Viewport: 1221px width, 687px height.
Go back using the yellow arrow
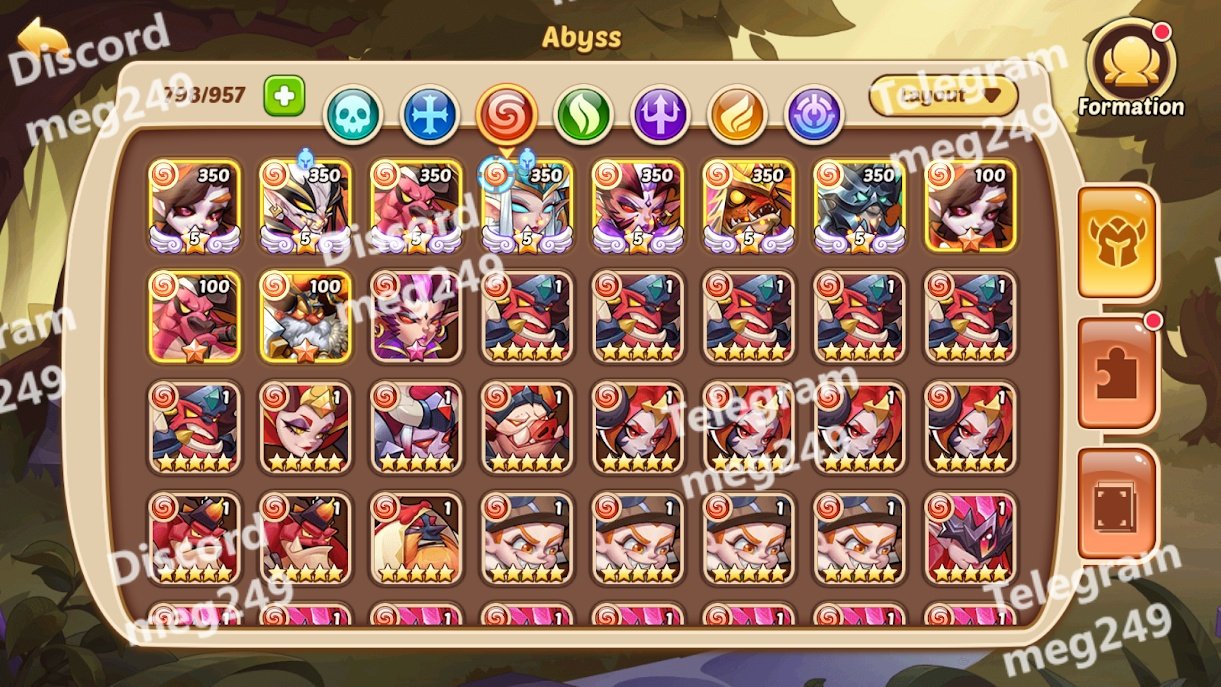(42, 42)
